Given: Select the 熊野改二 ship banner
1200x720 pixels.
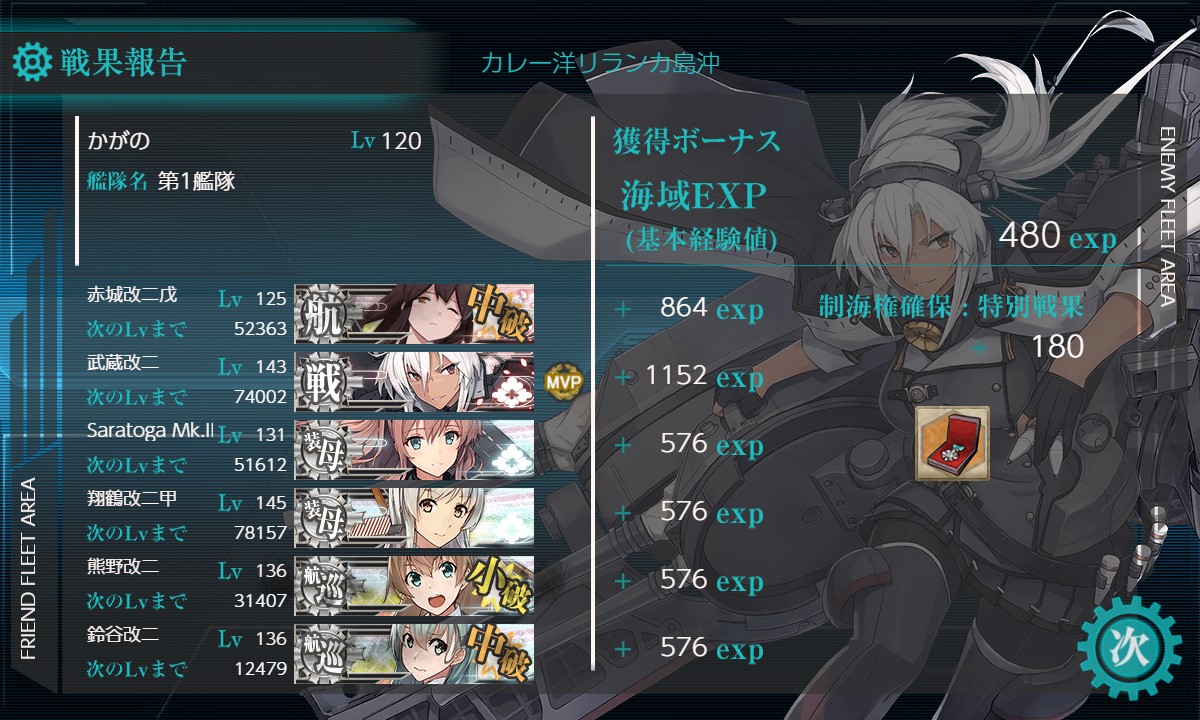Looking at the screenshot, I should (x=414, y=584).
